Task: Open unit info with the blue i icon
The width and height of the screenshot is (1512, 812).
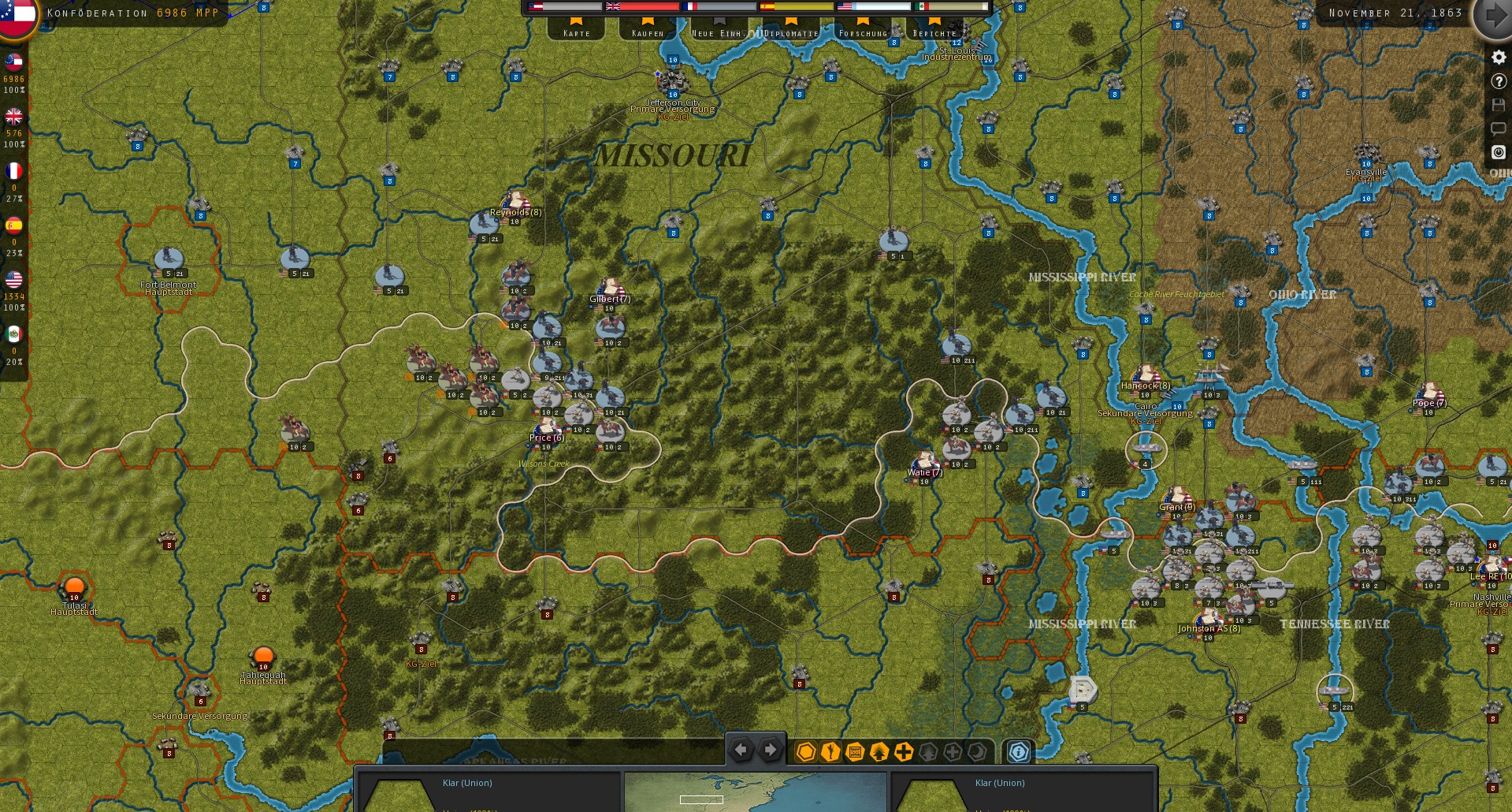Action: click(x=1017, y=753)
